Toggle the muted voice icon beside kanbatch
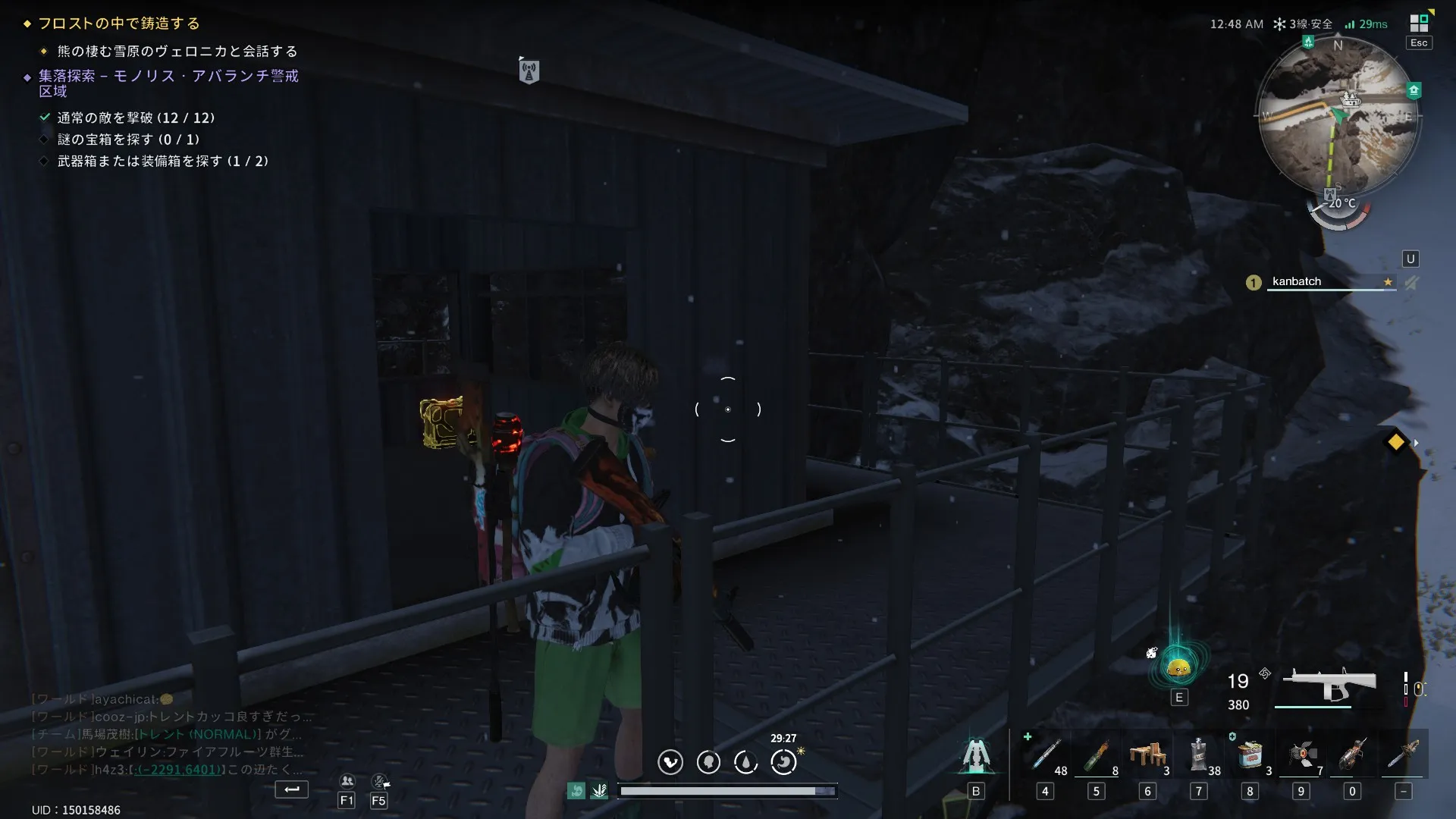The height and width of the screenshot is (819, 1456). coord(1411,283)
